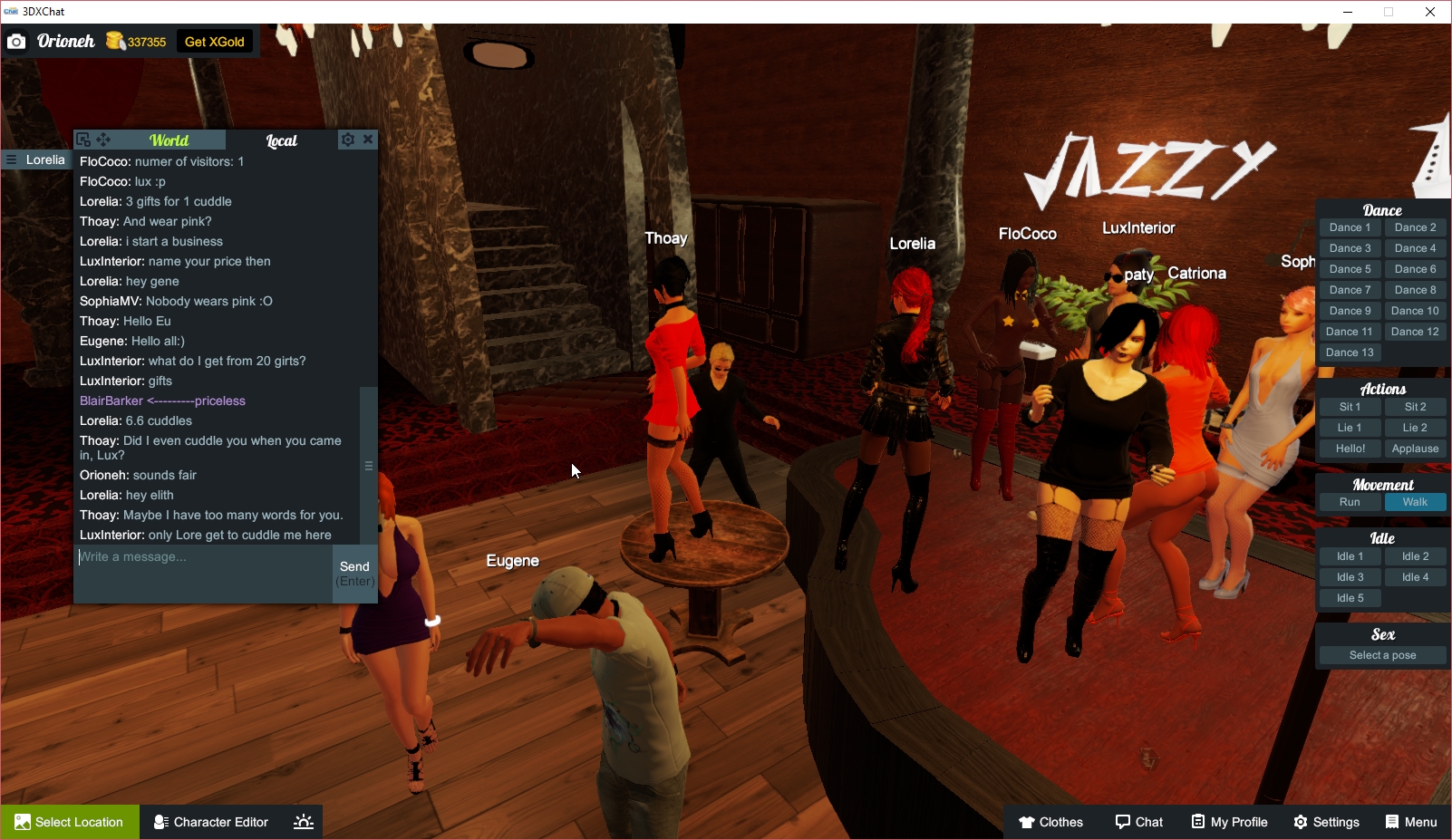Click the Get XGold button
The height and width of the screenshot is (840, 1452).
tap(214, 41)
